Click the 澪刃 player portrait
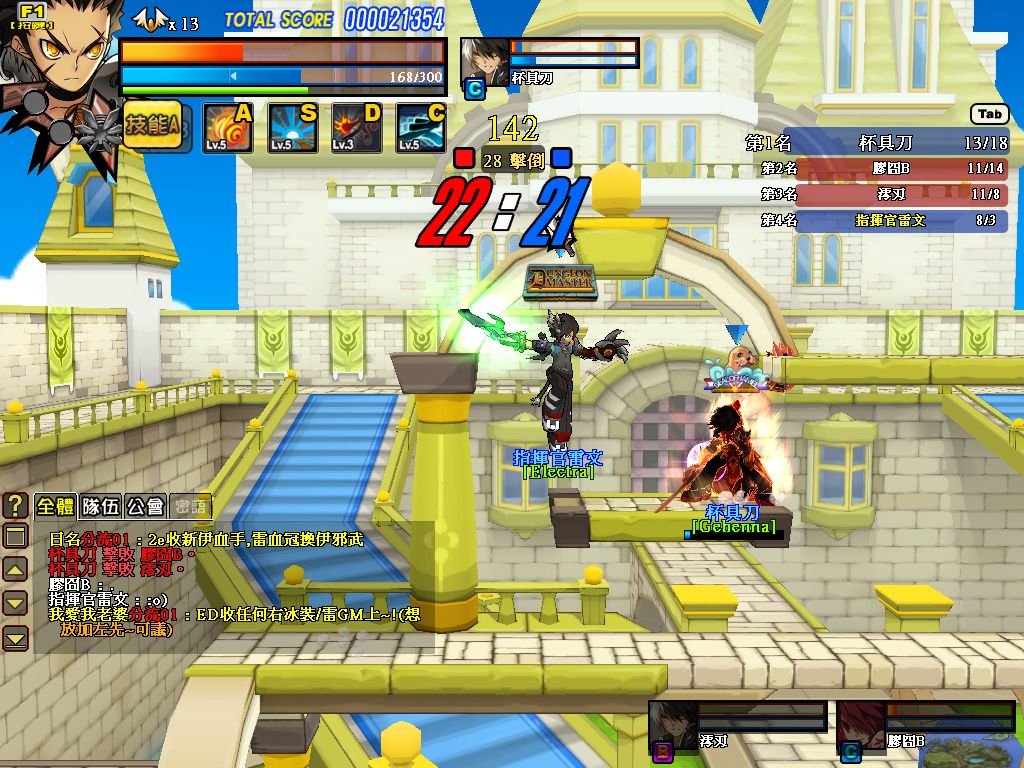1024x768 pixels. coord(671,724)
